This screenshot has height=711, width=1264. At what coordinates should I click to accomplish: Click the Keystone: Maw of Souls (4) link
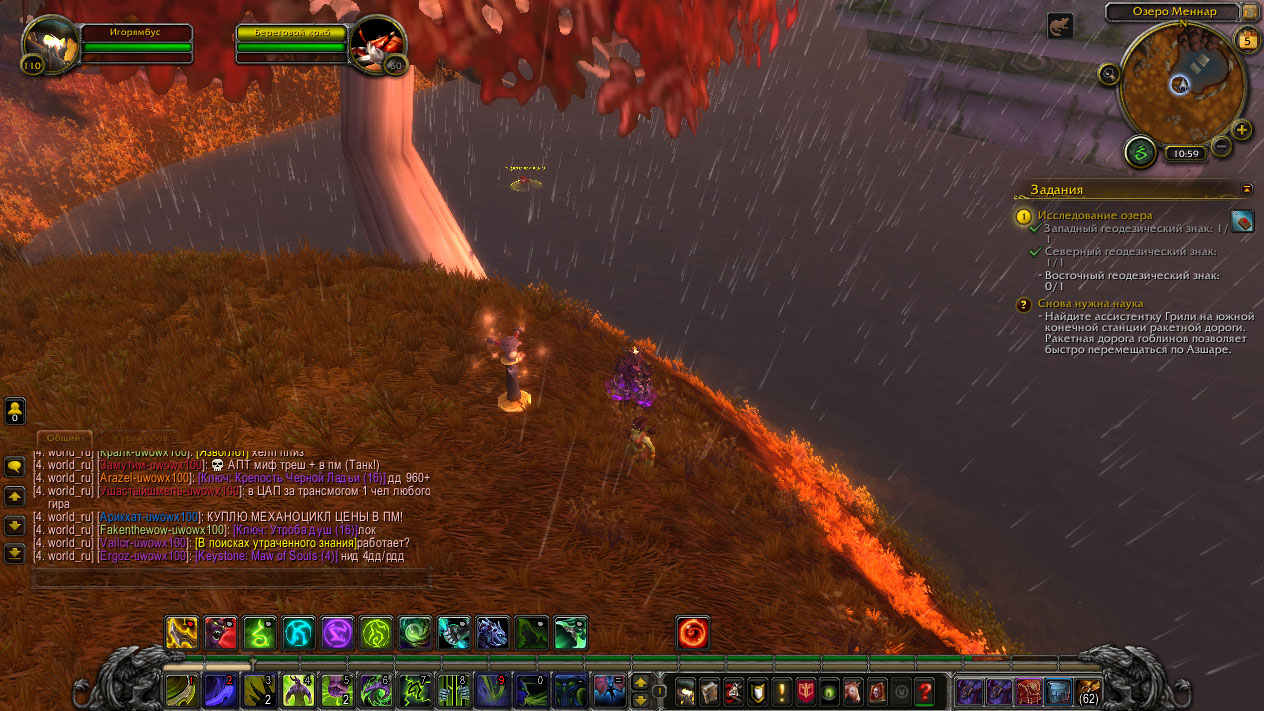265,556
